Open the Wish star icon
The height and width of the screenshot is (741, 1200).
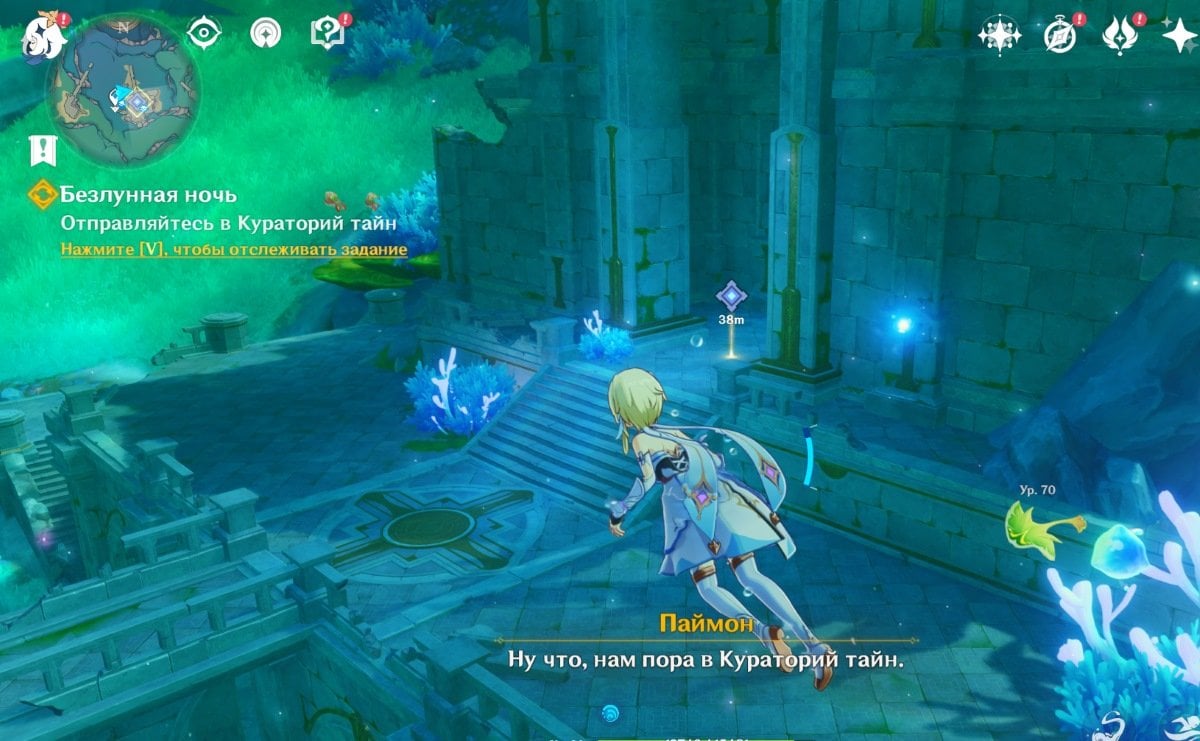pos(1177,36)
